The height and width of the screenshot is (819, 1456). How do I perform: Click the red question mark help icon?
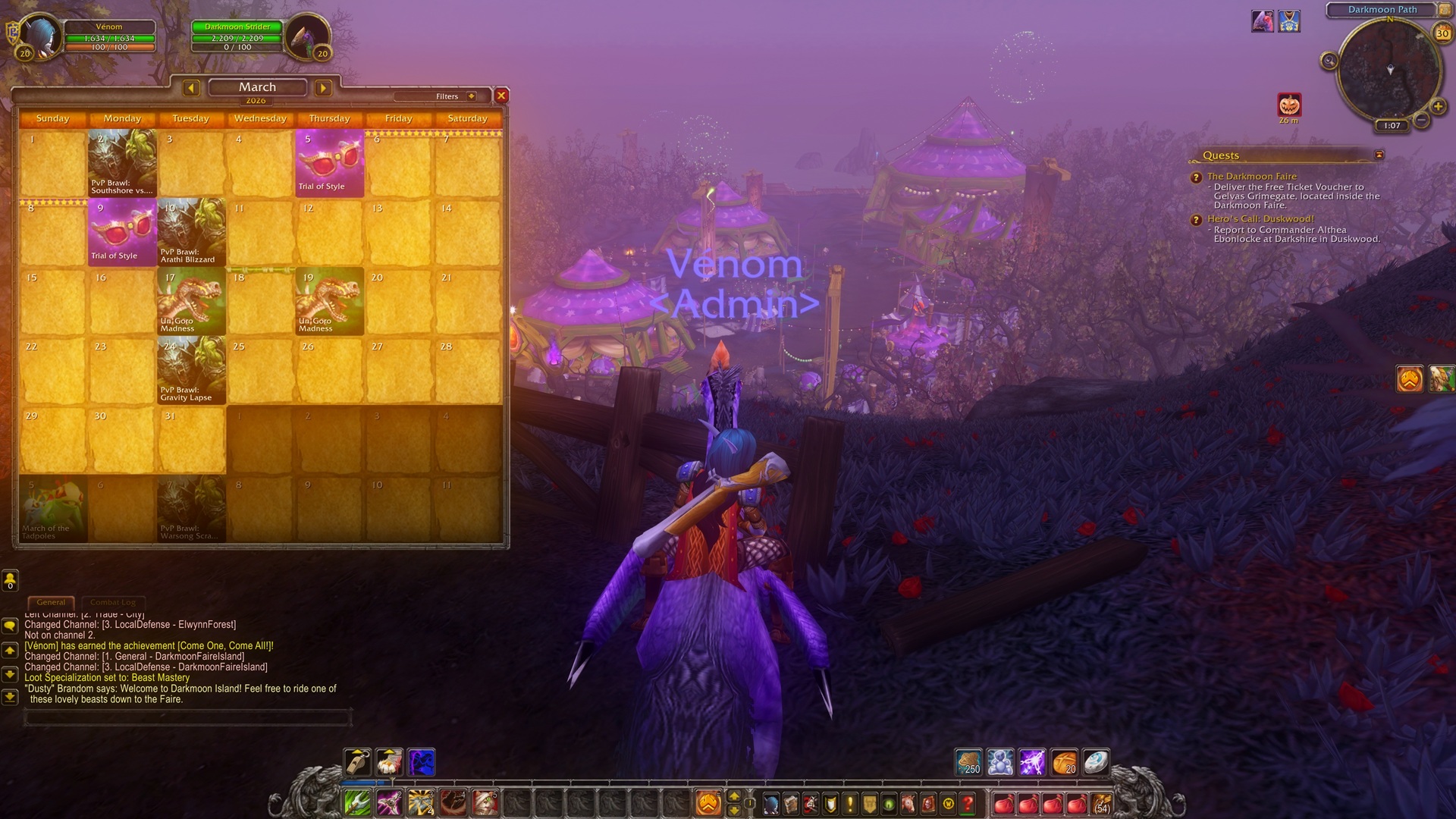click(x=968, y=804)
